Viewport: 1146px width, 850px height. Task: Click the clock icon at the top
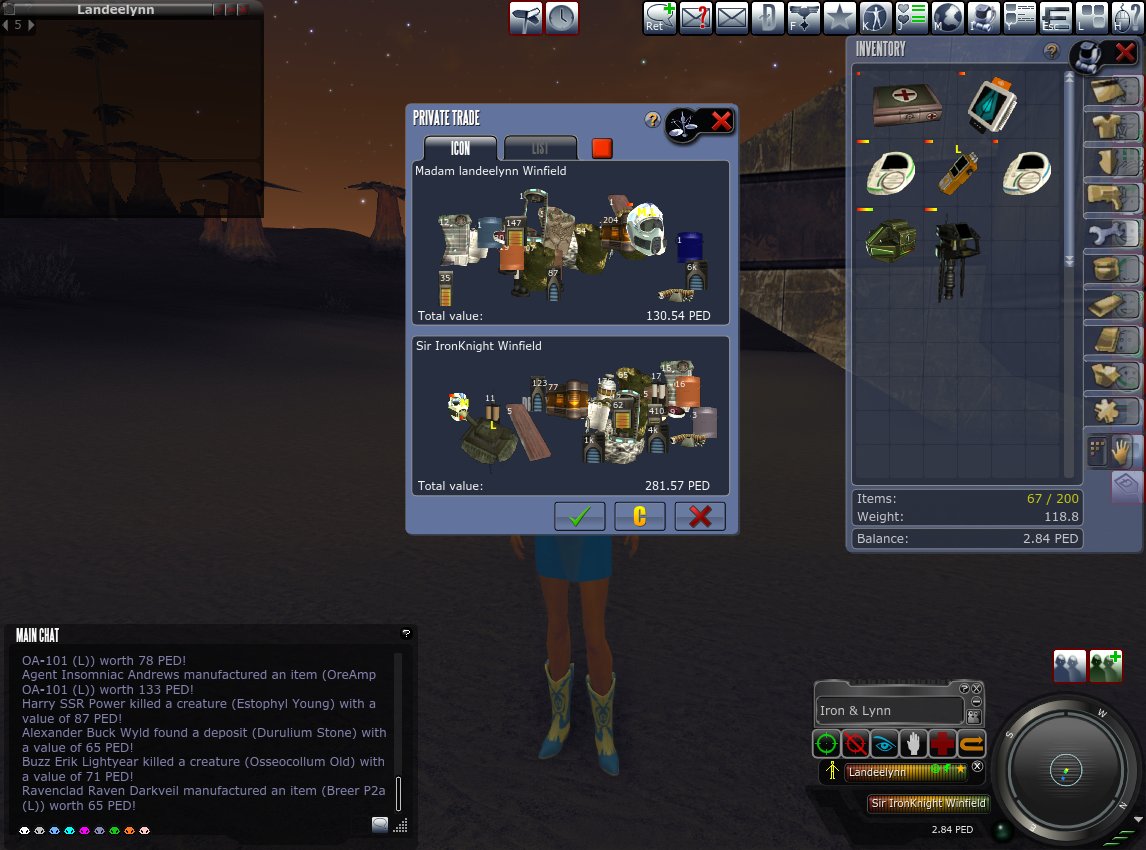(x=562, y=18)
